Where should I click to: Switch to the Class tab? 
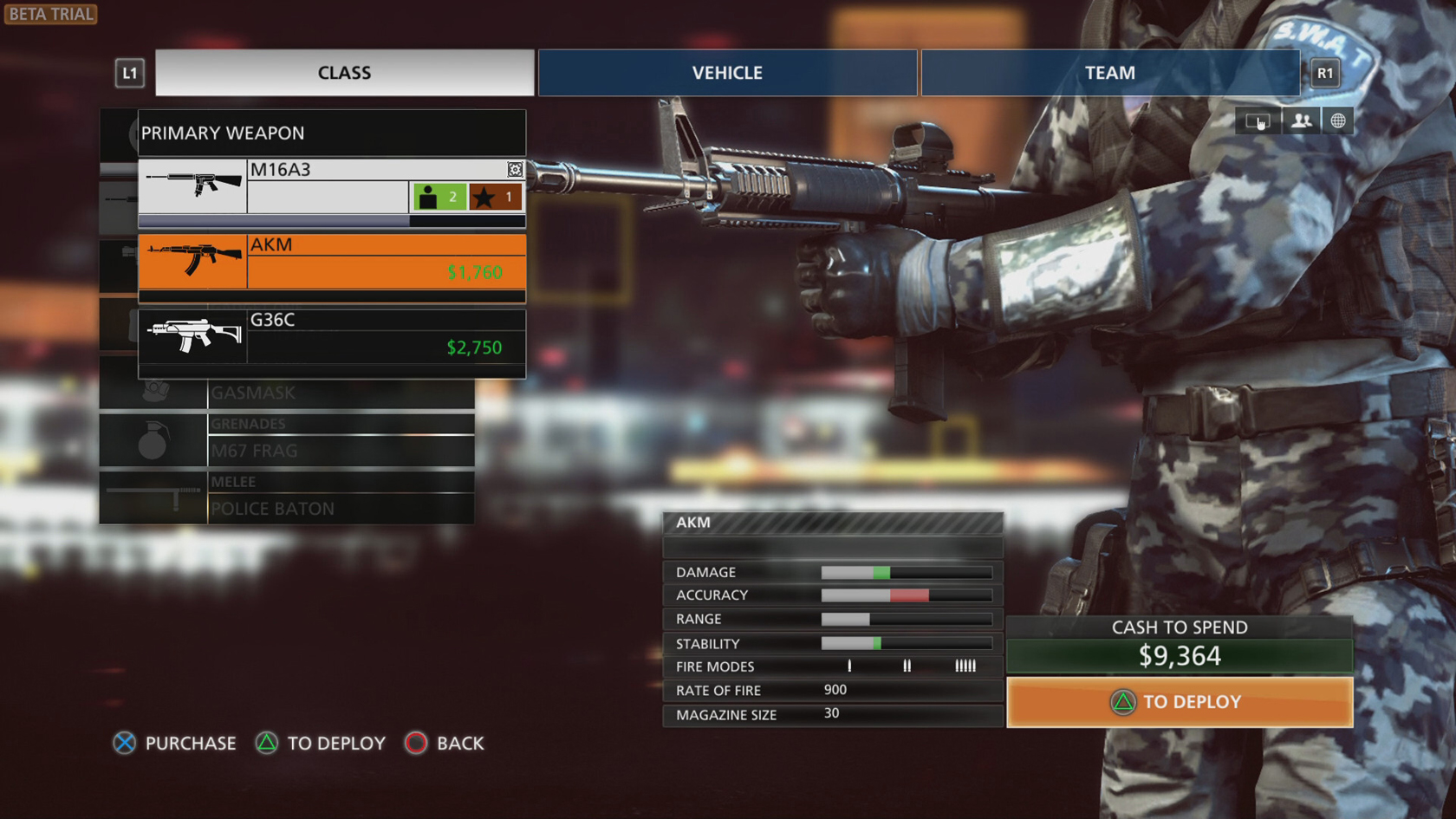pos(344,73)
